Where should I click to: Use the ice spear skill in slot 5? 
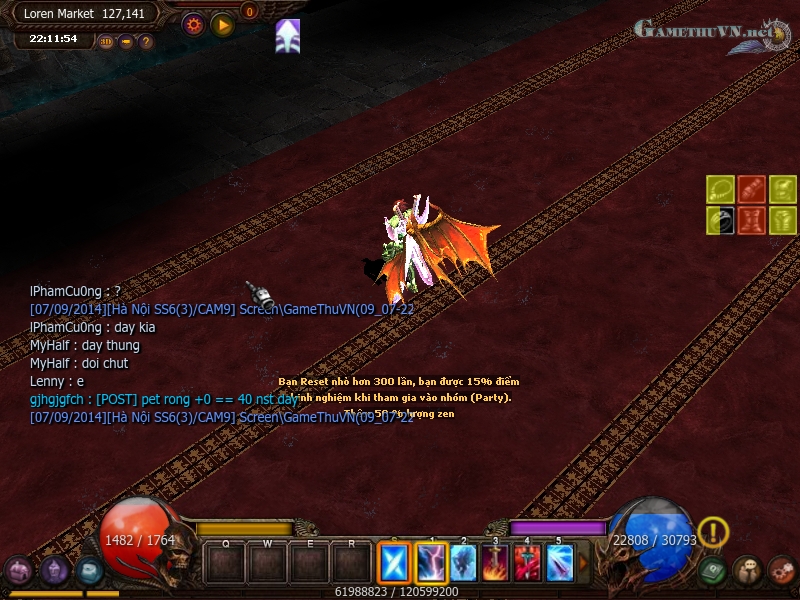(559, 563)
